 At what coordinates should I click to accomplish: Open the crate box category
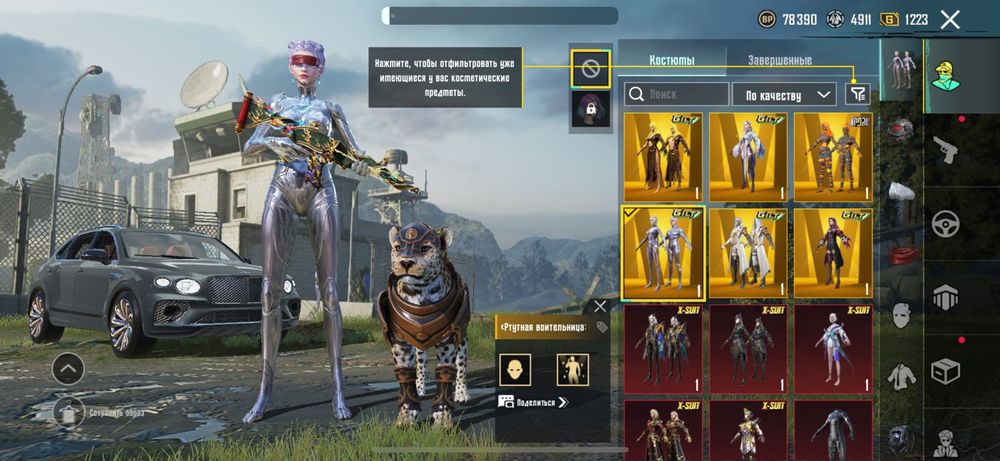[x=945, y=371]
